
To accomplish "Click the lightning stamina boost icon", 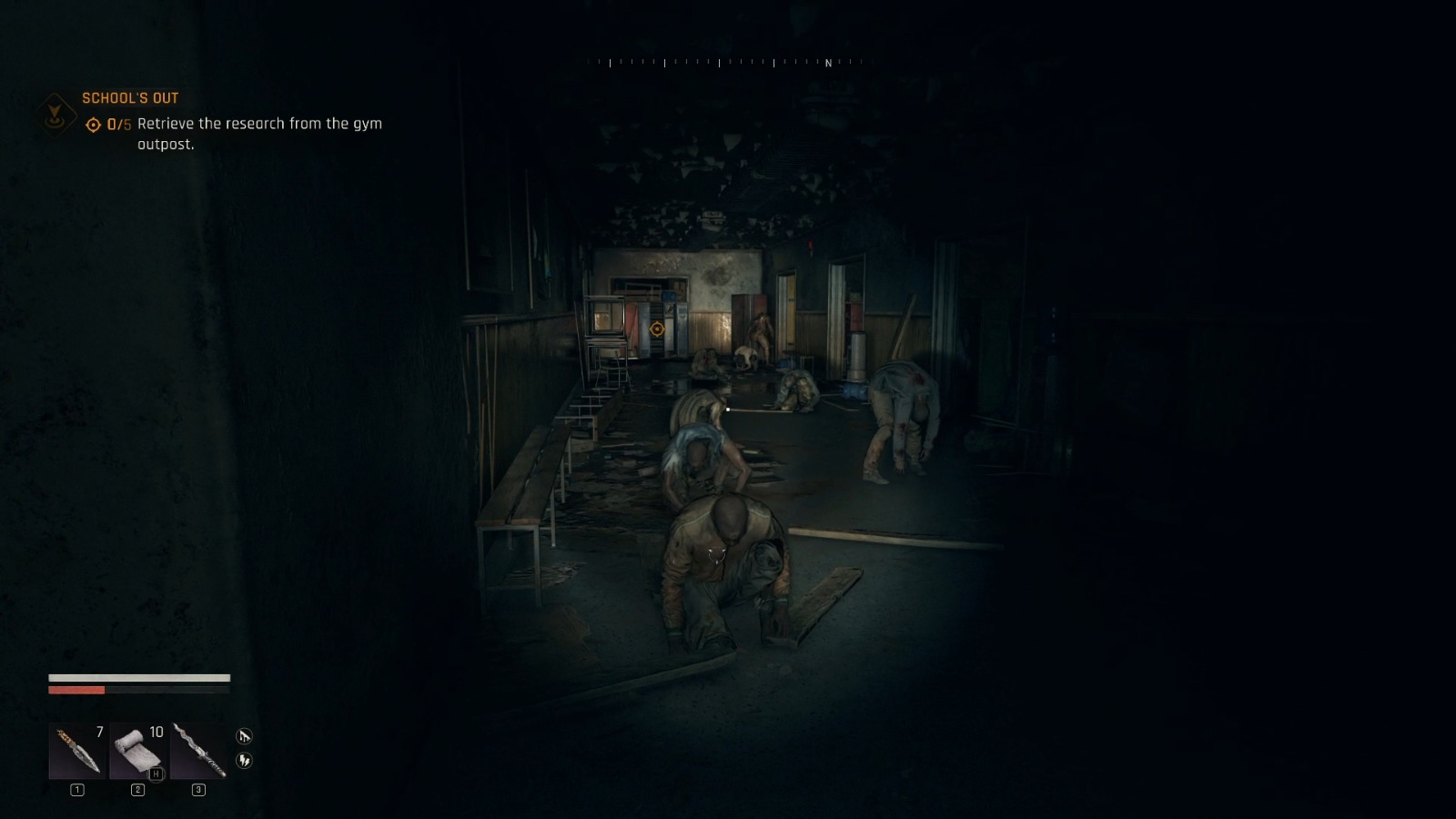I will coord(244,761).
